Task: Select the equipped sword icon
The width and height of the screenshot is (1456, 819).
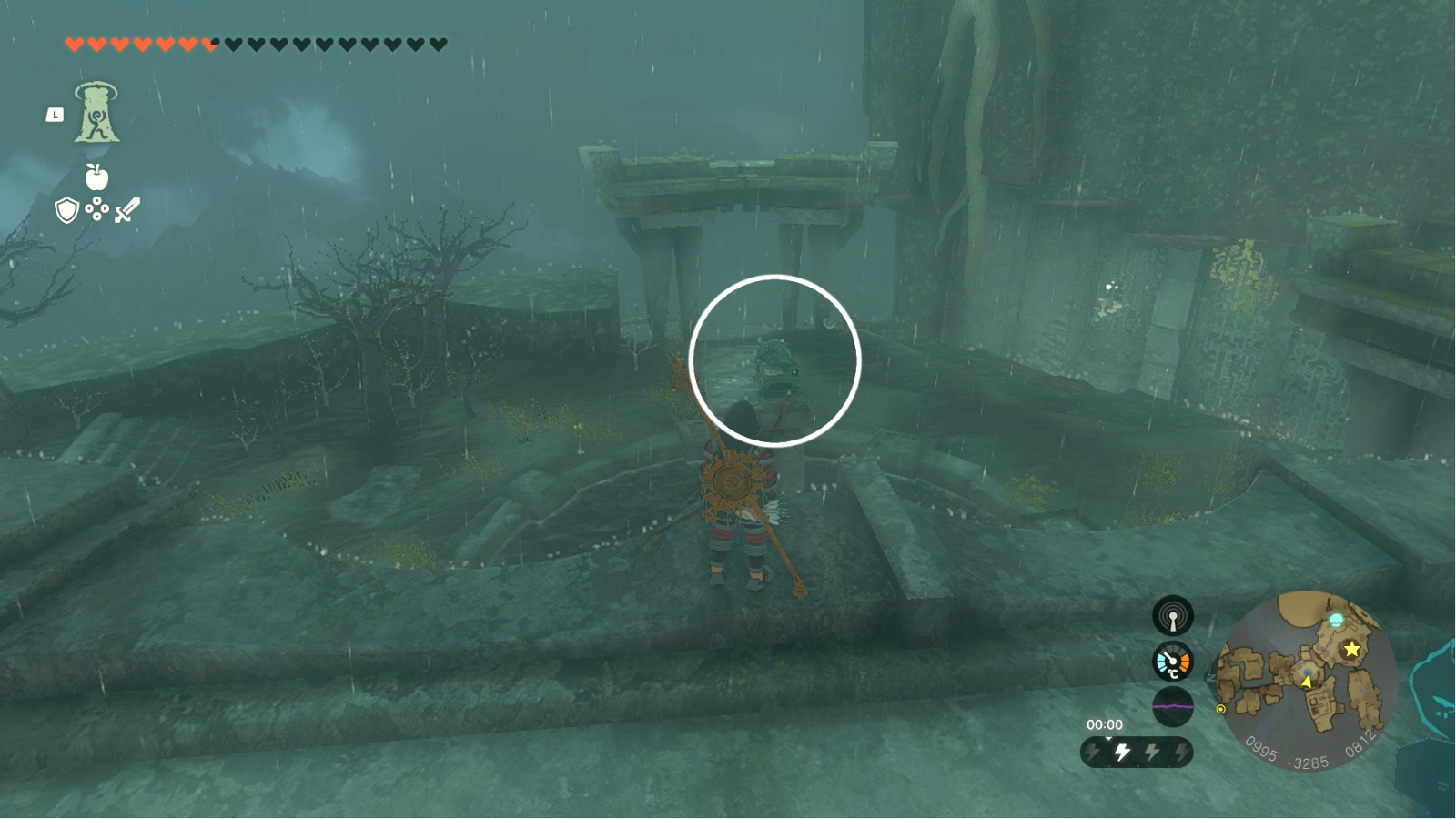Action: click(x=126, y=211)
